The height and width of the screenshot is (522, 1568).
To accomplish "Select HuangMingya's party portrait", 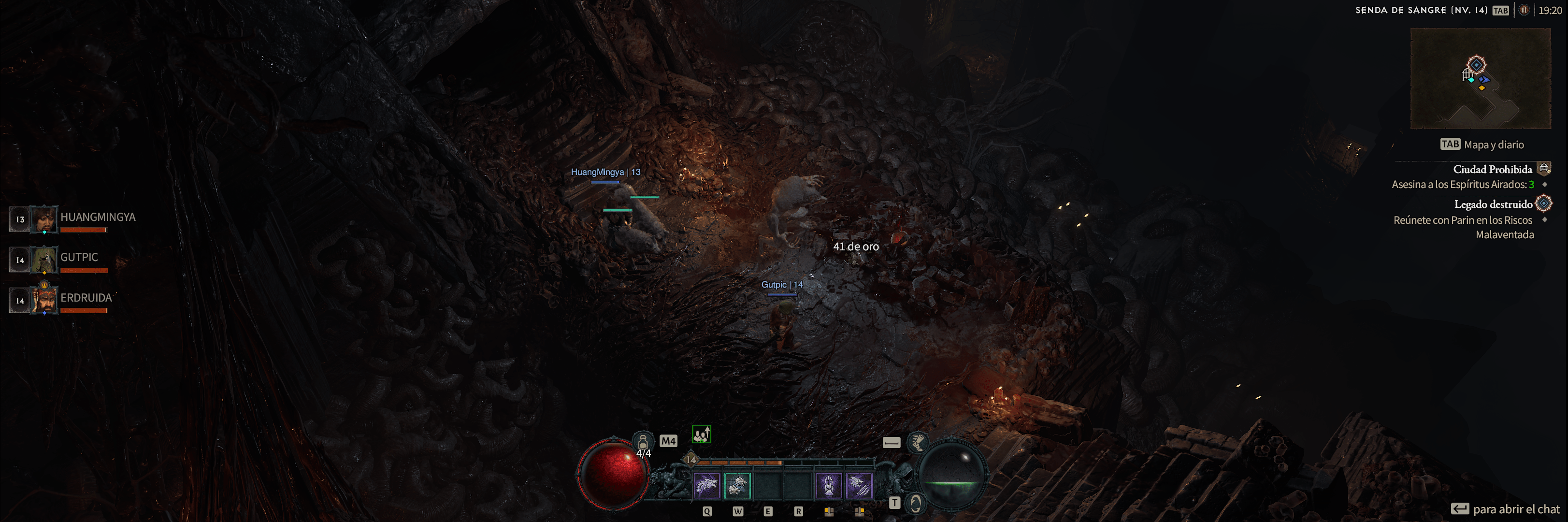I will 44,219.
